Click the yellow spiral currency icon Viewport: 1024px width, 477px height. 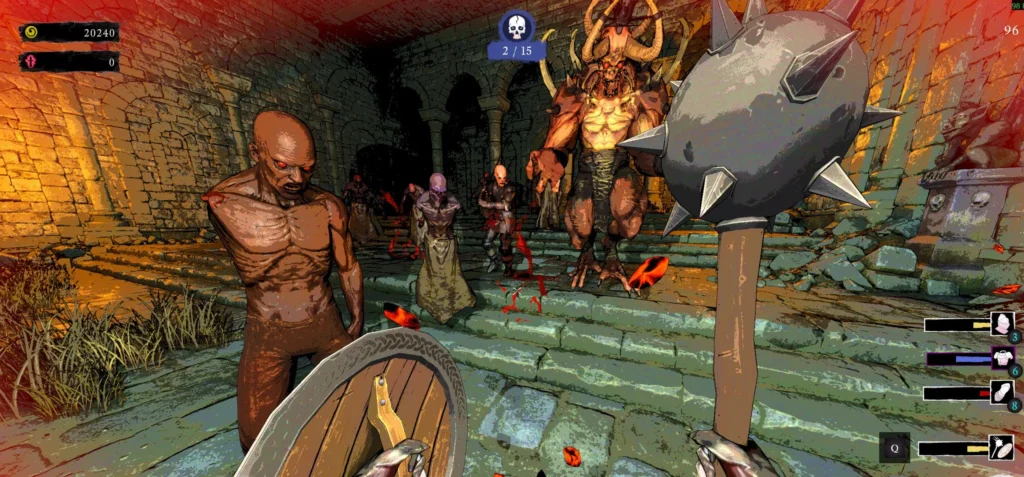click(x=31, y=32)
